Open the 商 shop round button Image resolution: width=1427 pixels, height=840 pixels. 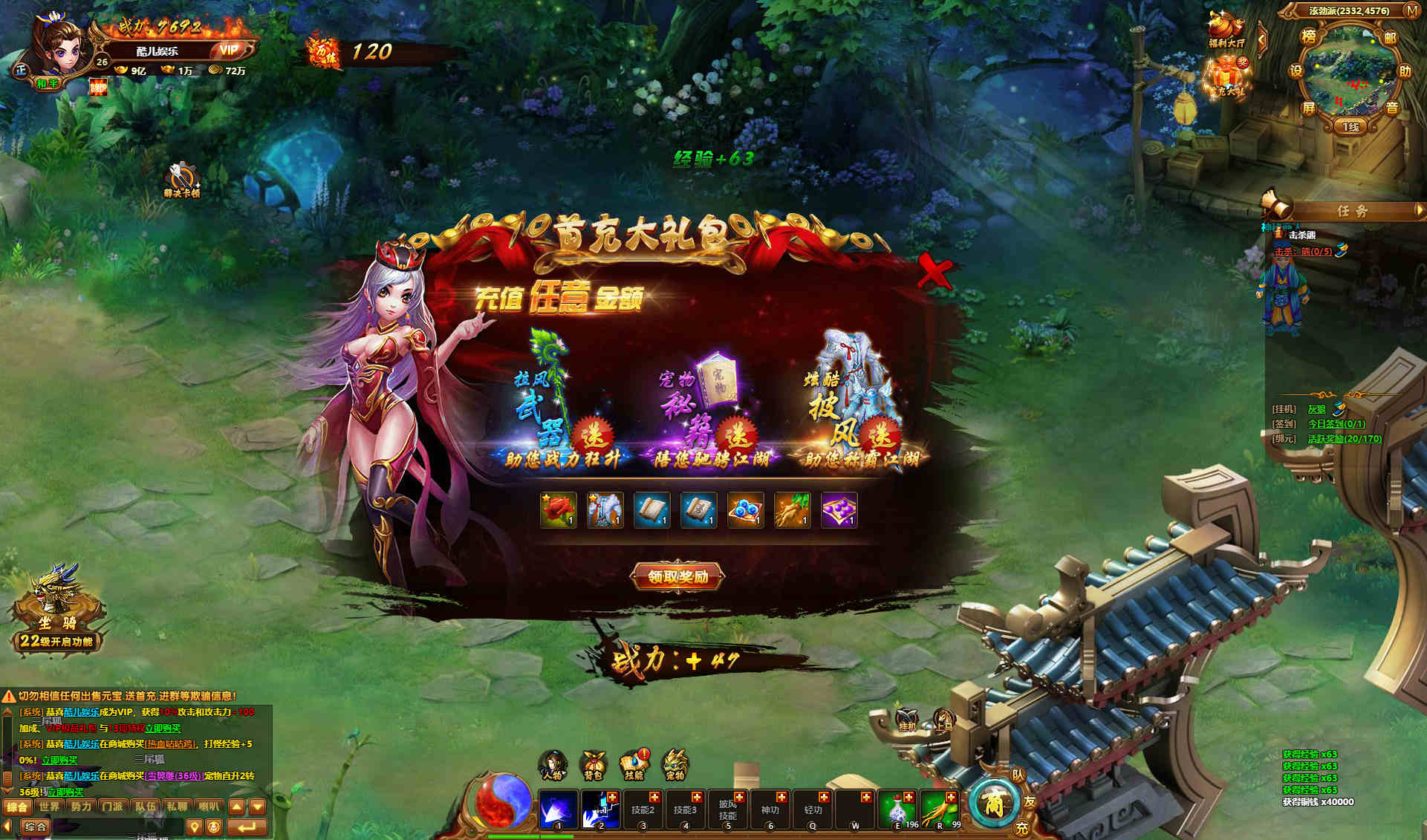tap(993, 804)
